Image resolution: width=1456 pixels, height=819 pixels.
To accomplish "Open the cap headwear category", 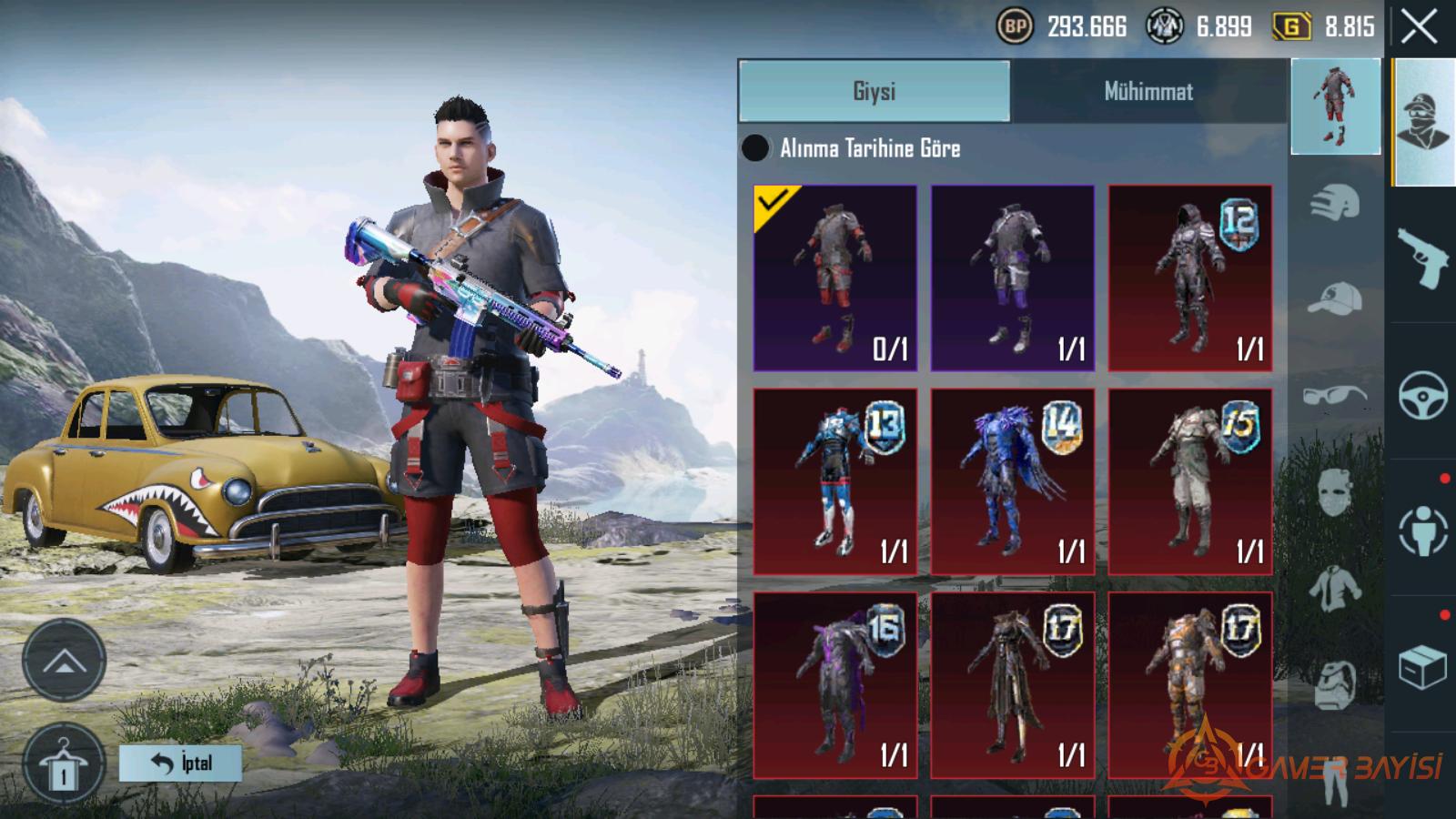I will [1335, 298].
